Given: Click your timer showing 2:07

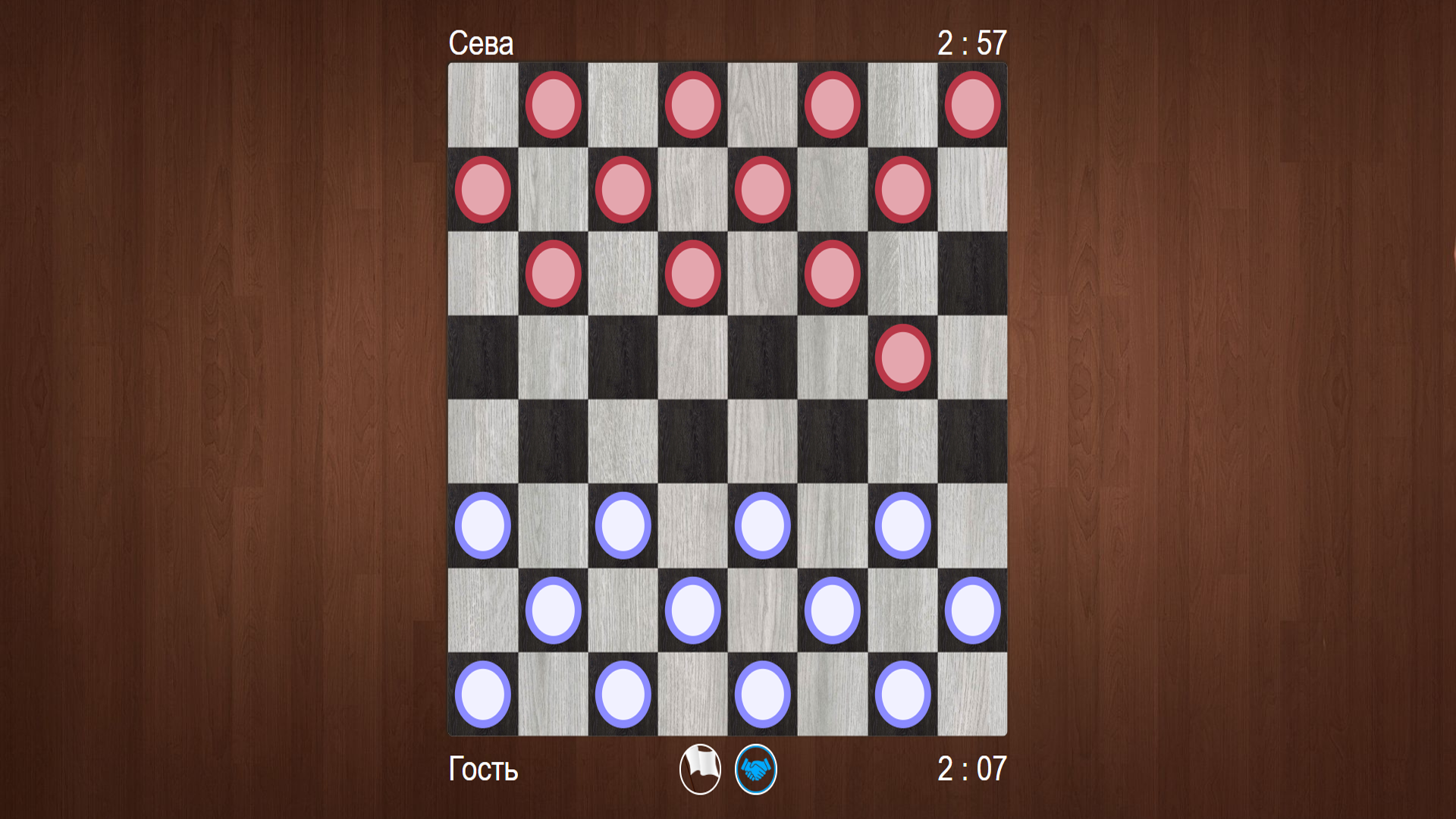Looking at the screenshot, I should (x=972, y=769).
